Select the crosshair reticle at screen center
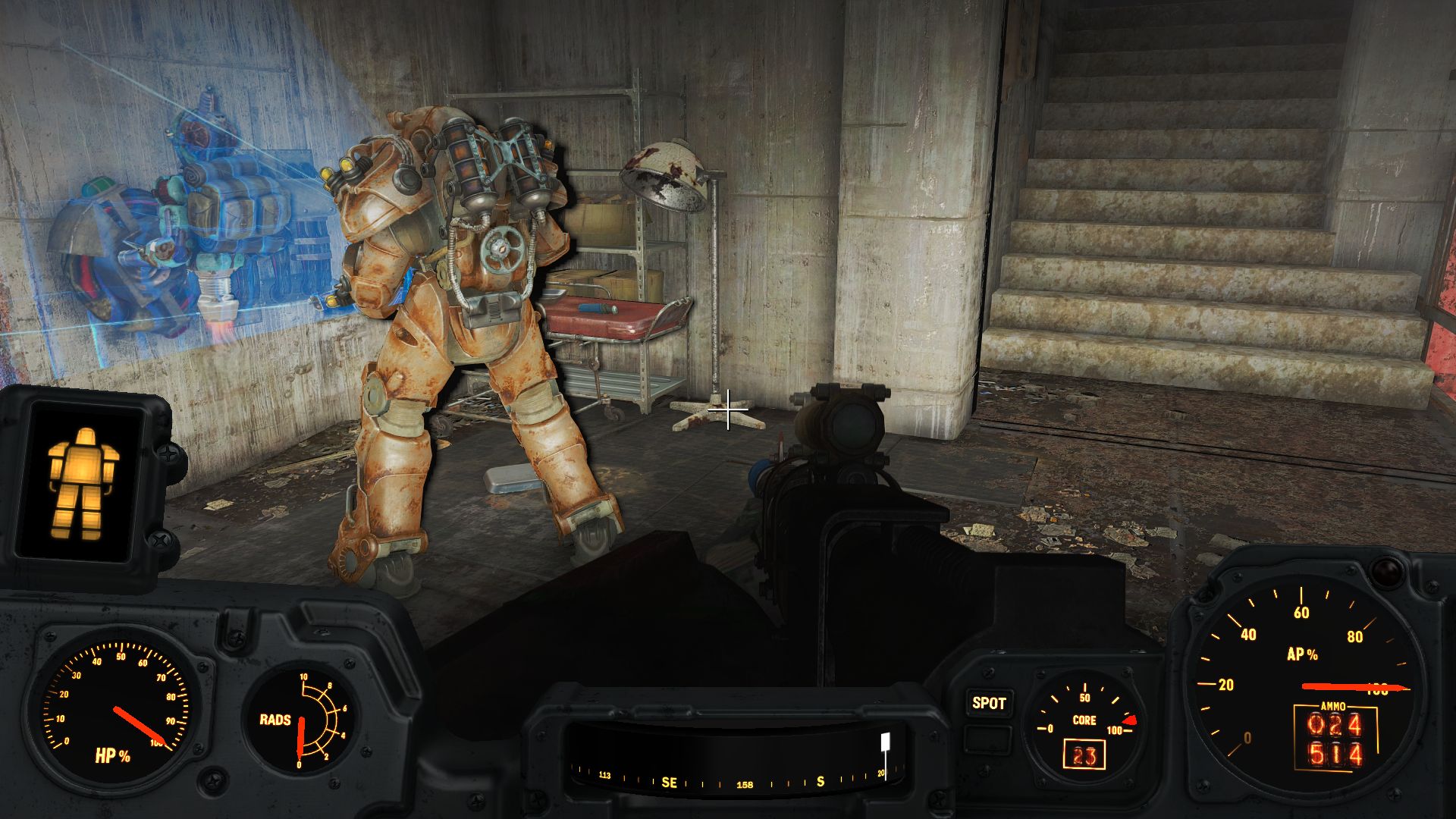This screenshot has width=1456, height=819. point(729,409)
